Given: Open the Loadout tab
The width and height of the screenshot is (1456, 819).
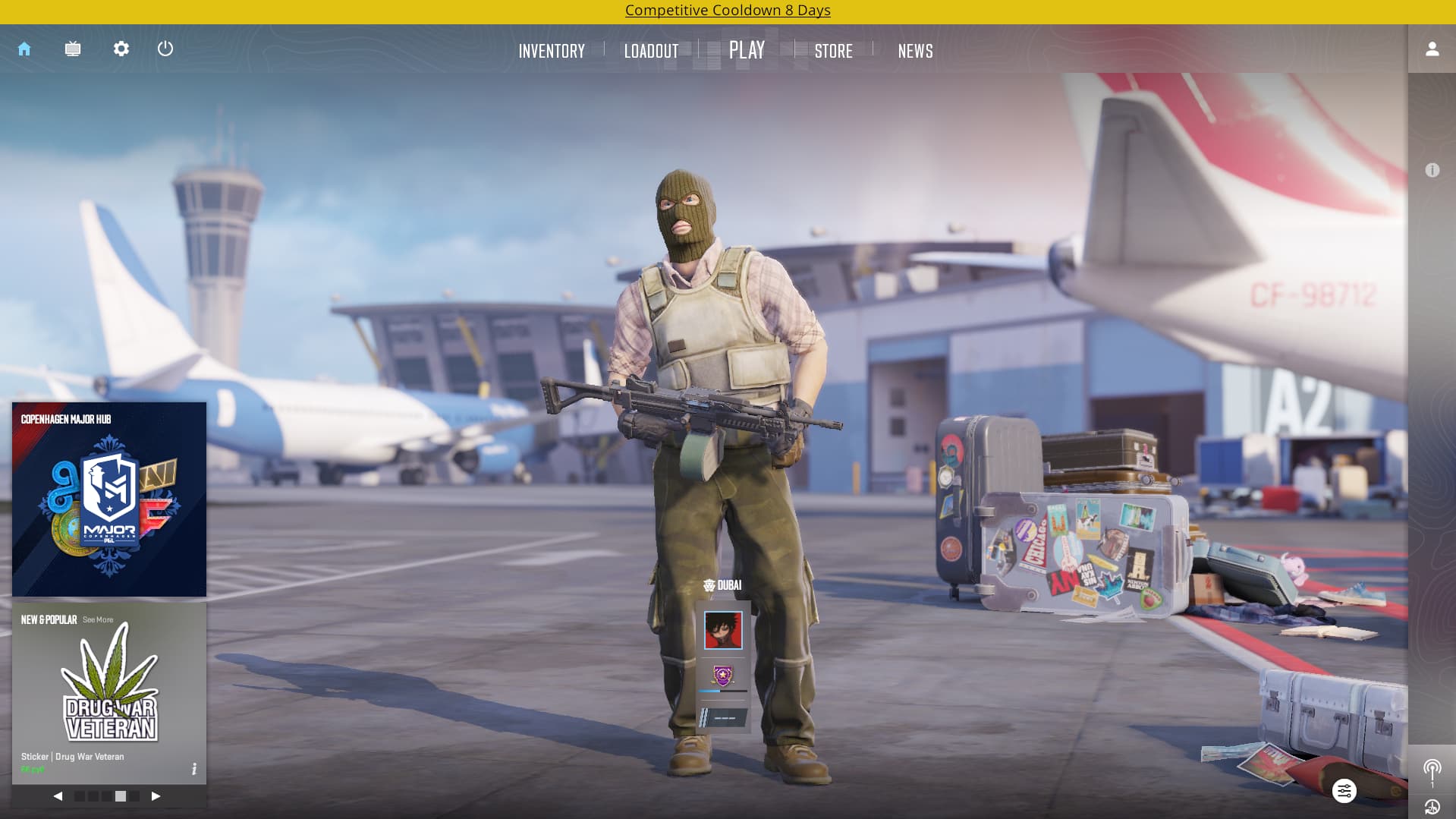Looking at the screenshot, I should click(x=651, y=51).
